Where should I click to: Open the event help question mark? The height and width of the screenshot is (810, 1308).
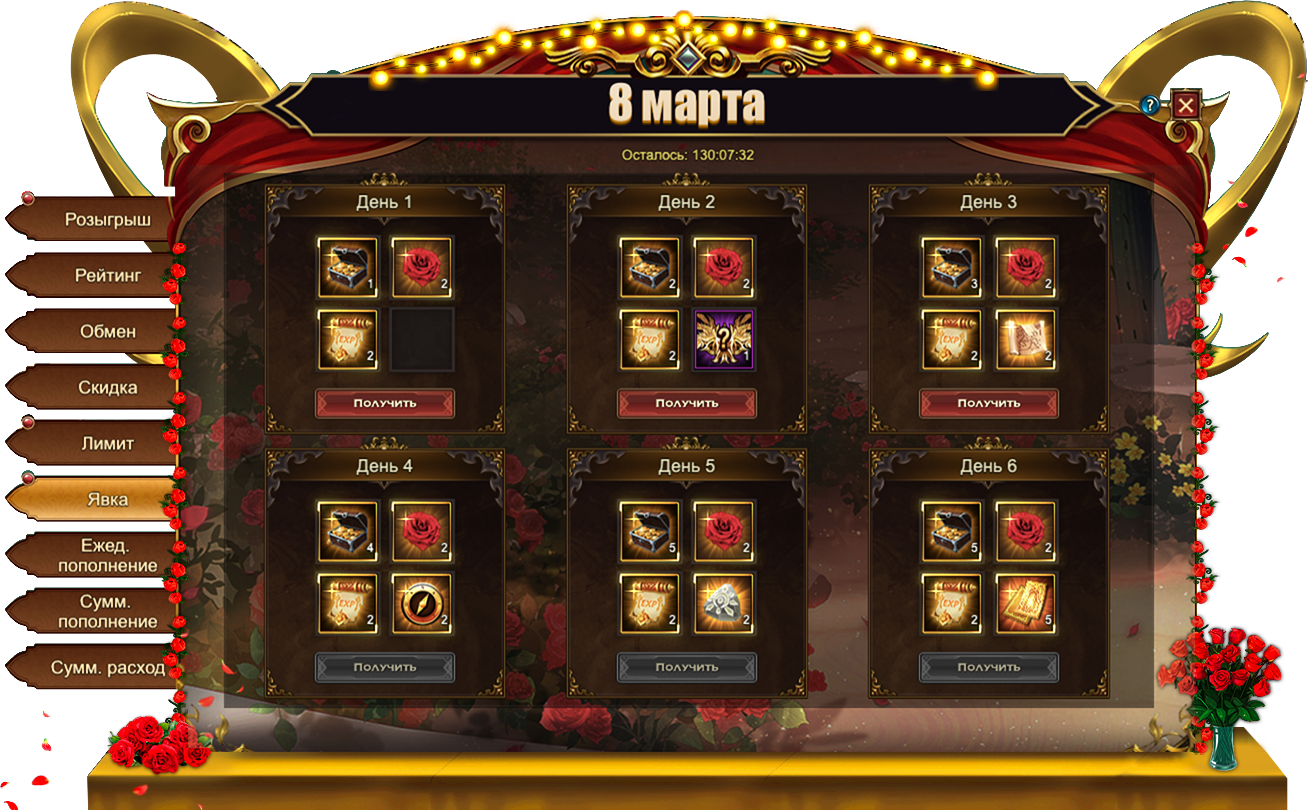(x=1150, y=104)
